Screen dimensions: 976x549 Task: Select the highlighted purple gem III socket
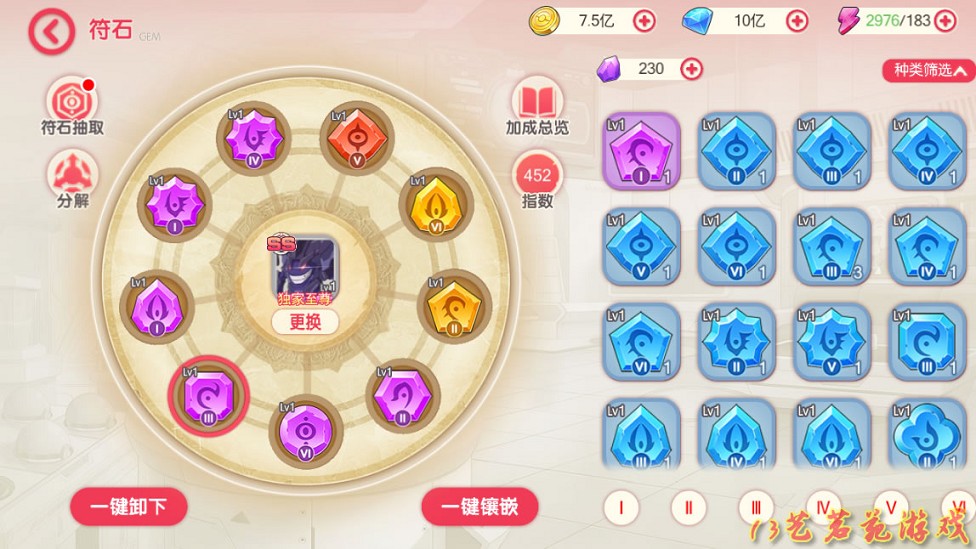tap(207, 394)
